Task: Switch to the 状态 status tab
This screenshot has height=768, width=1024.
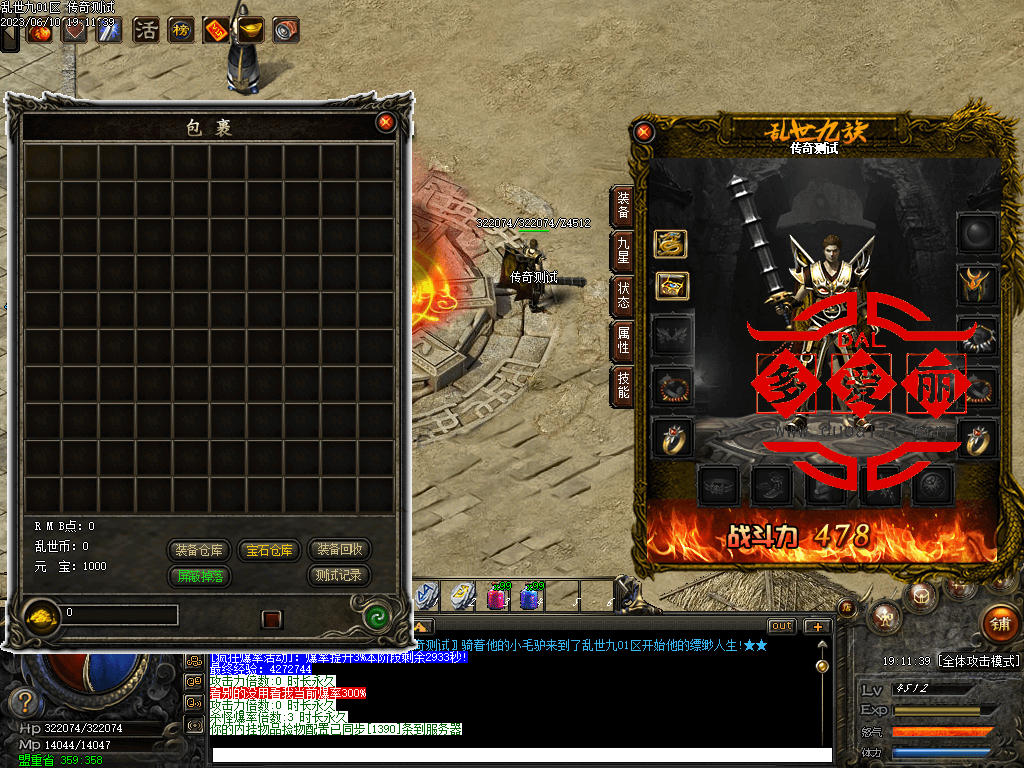Action: (x=623, y=295)
